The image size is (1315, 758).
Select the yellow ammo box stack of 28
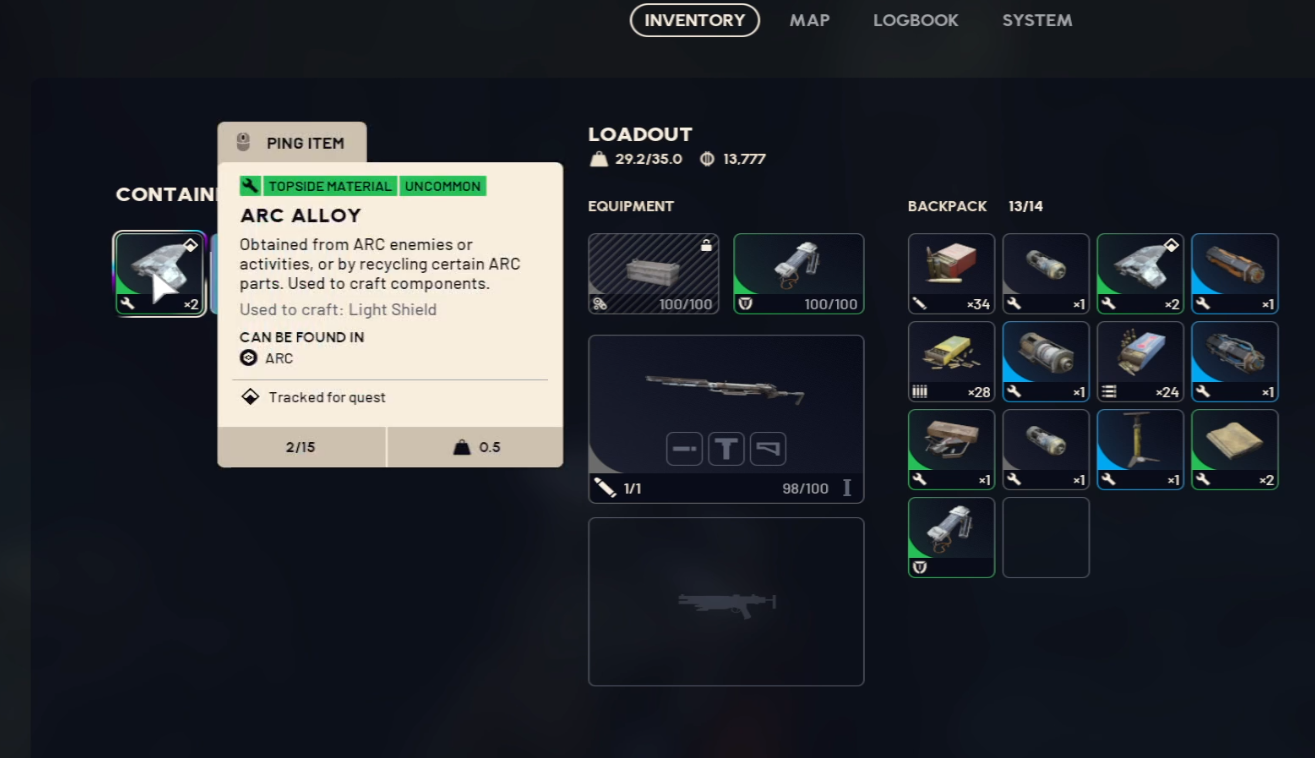[x=951, y=361]
